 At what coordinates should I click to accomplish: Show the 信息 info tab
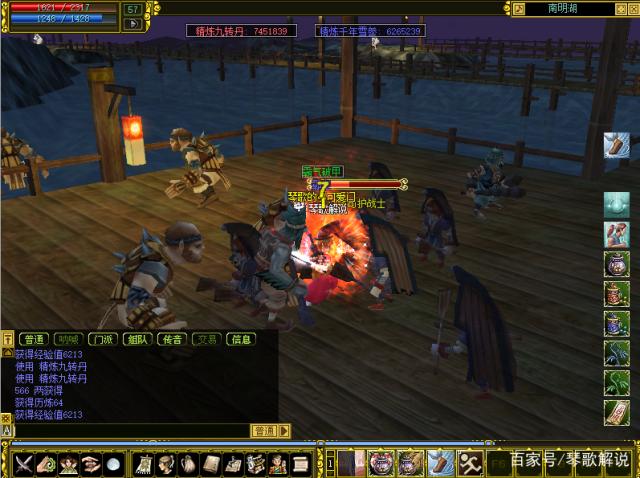(241, 339)
